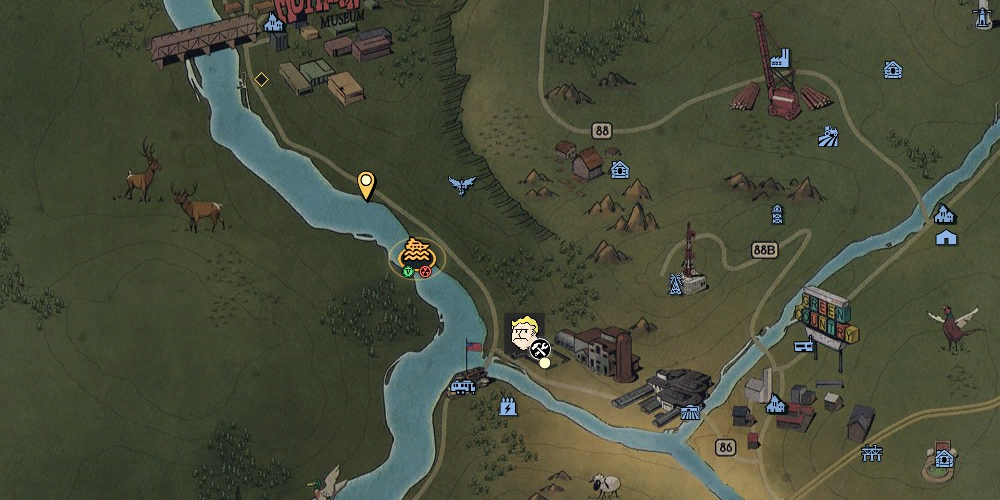Click the blue power pylon marker

pos(872,453)
